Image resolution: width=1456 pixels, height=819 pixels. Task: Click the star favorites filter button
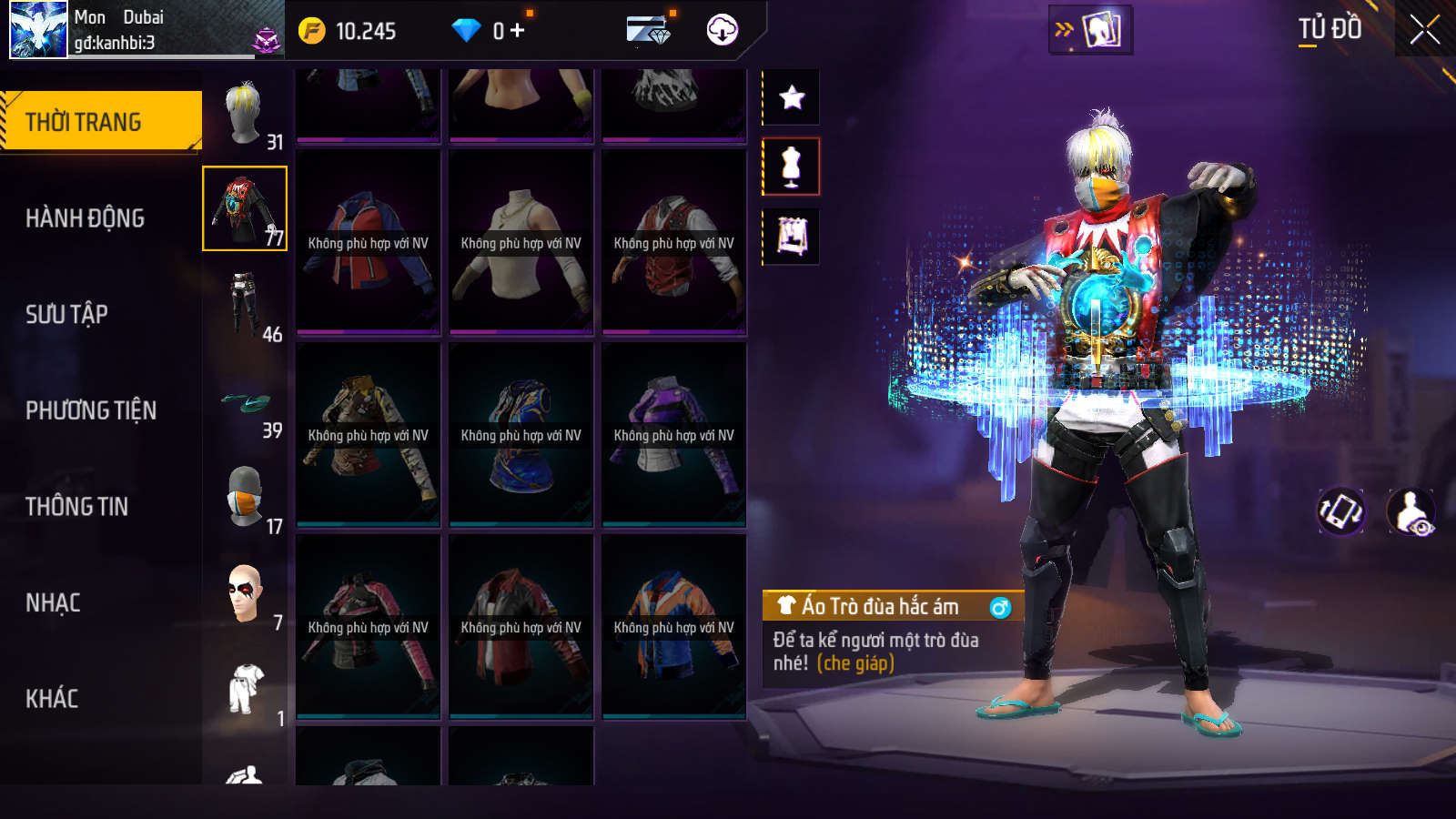(792, 97)
